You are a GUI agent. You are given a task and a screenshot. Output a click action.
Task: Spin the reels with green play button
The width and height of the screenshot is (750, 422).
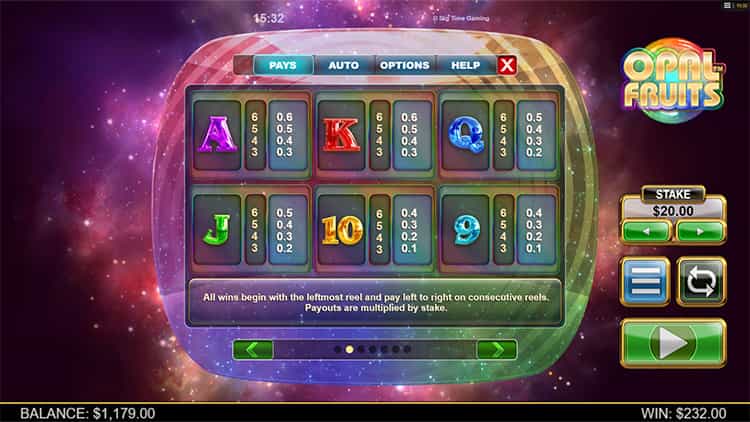click(x=673, y=343)
